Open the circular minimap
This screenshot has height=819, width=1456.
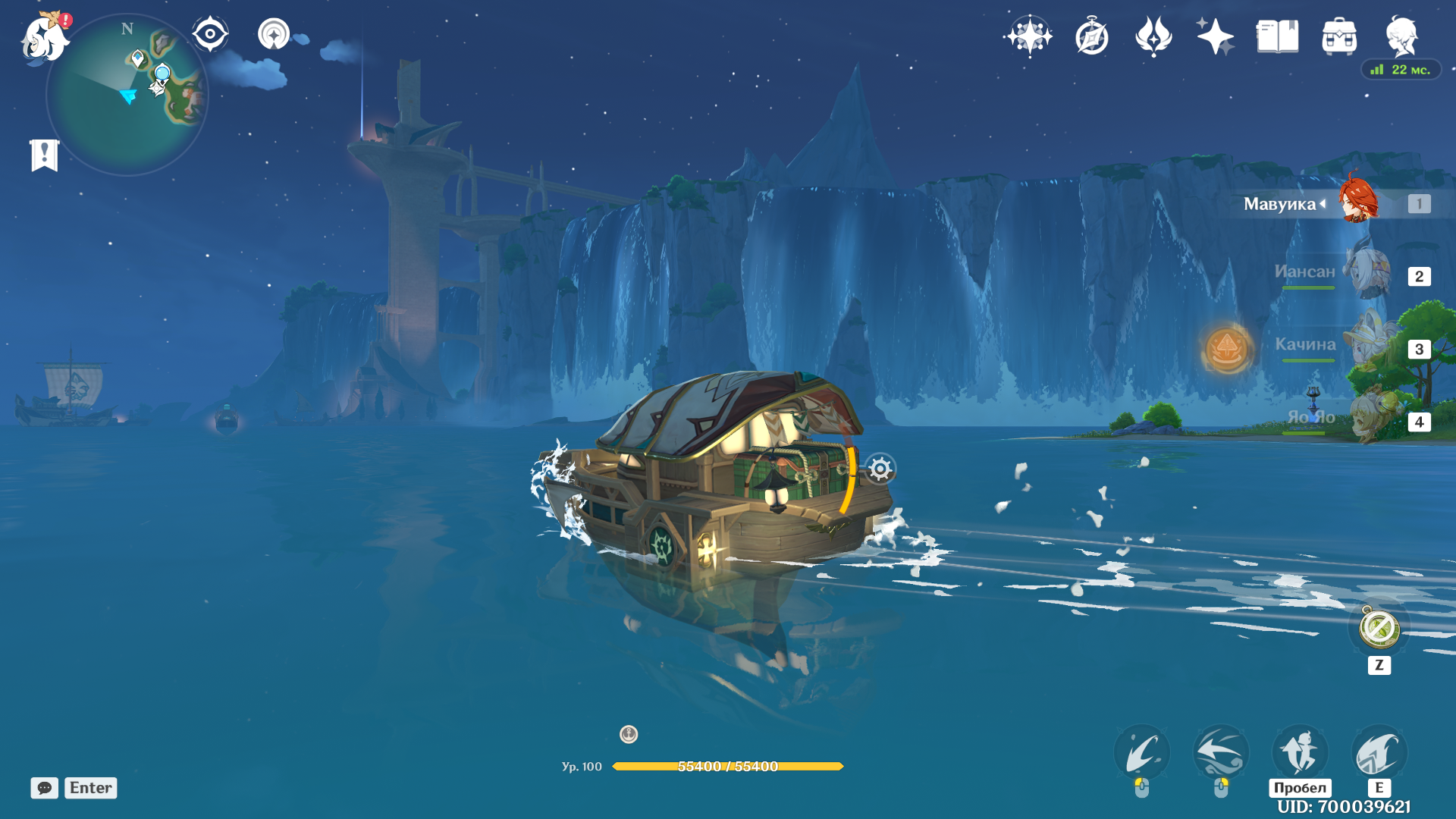pyautogui.click(x=127, y=96)
